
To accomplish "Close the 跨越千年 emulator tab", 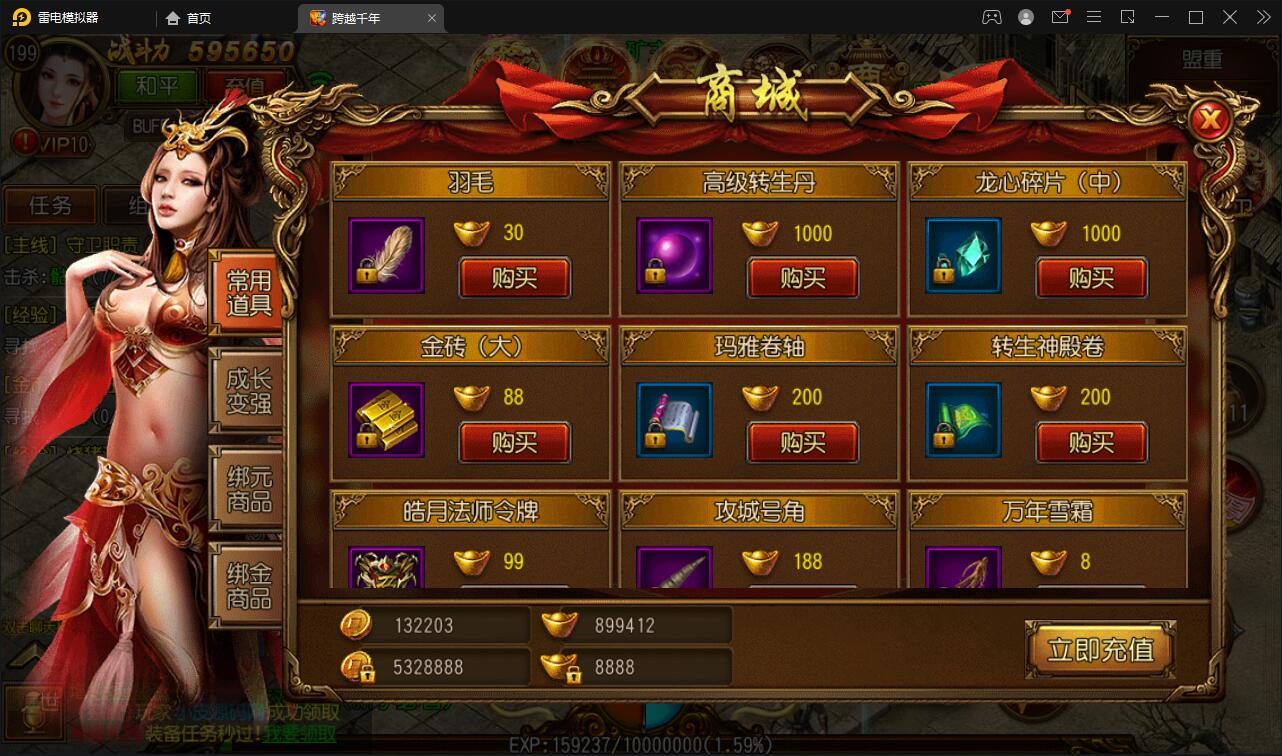I will point(432,18).
